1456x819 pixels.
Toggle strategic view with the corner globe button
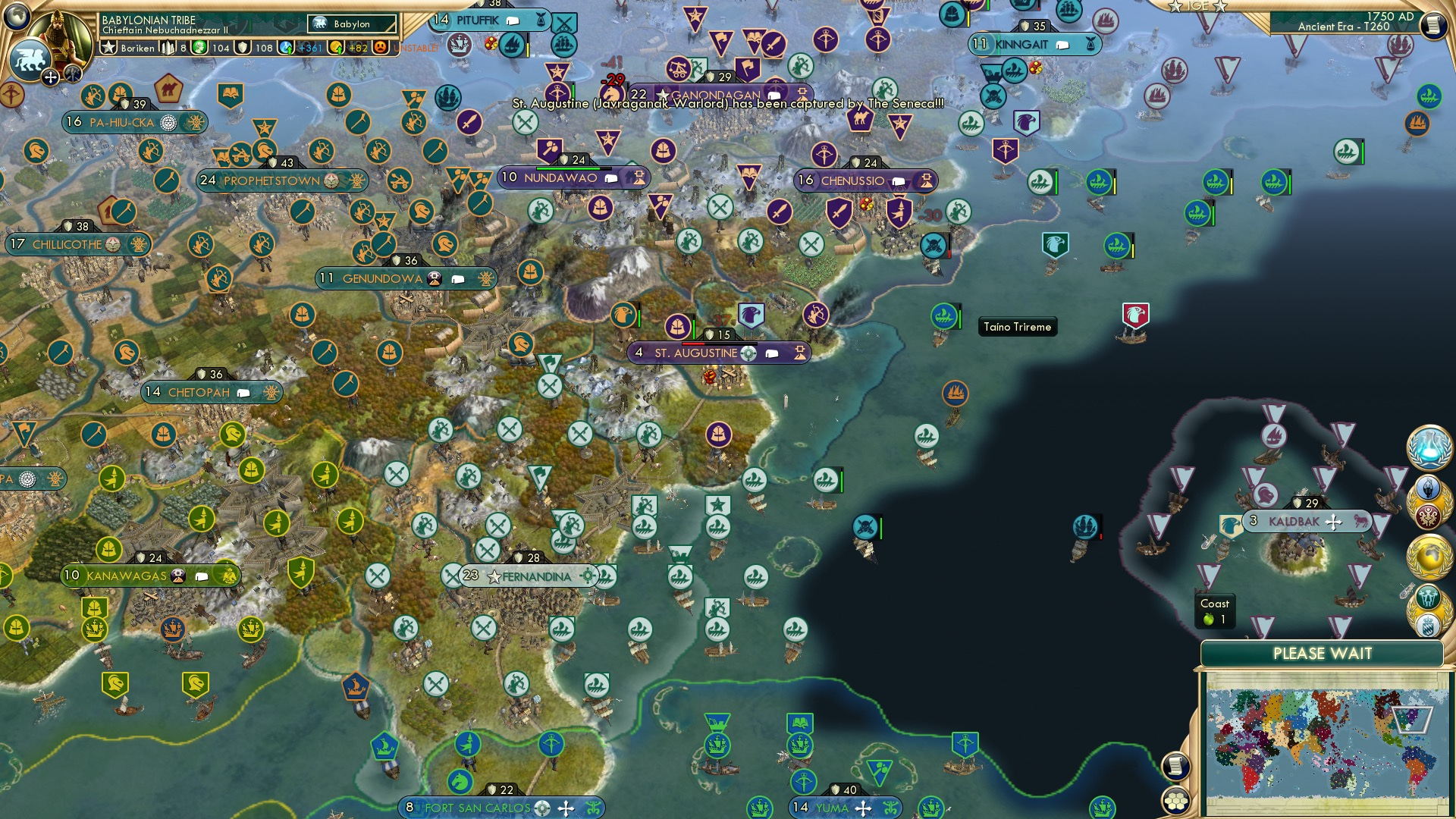pos(15,15)
